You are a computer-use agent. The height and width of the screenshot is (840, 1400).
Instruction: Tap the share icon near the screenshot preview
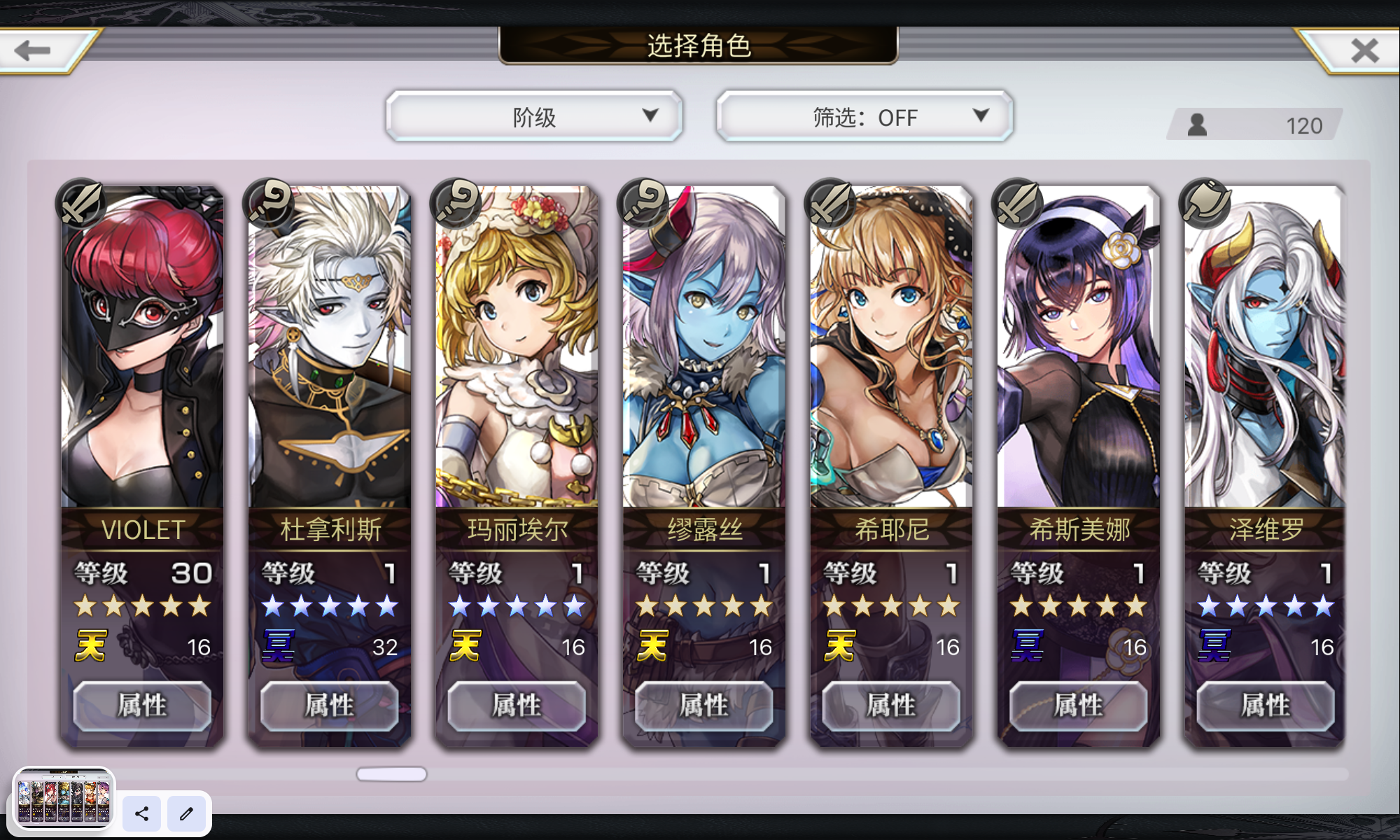click(141, 814)
